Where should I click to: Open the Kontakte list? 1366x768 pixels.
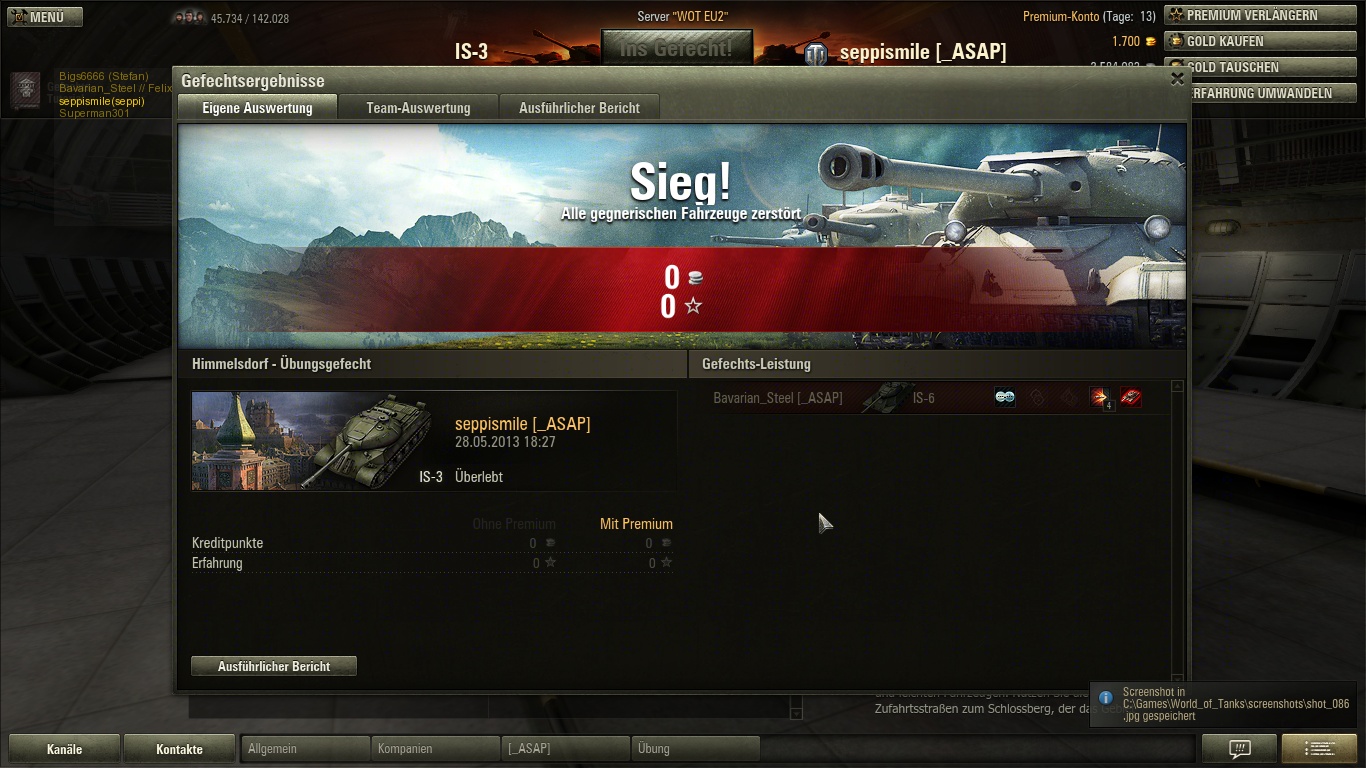tap(179, 749)
